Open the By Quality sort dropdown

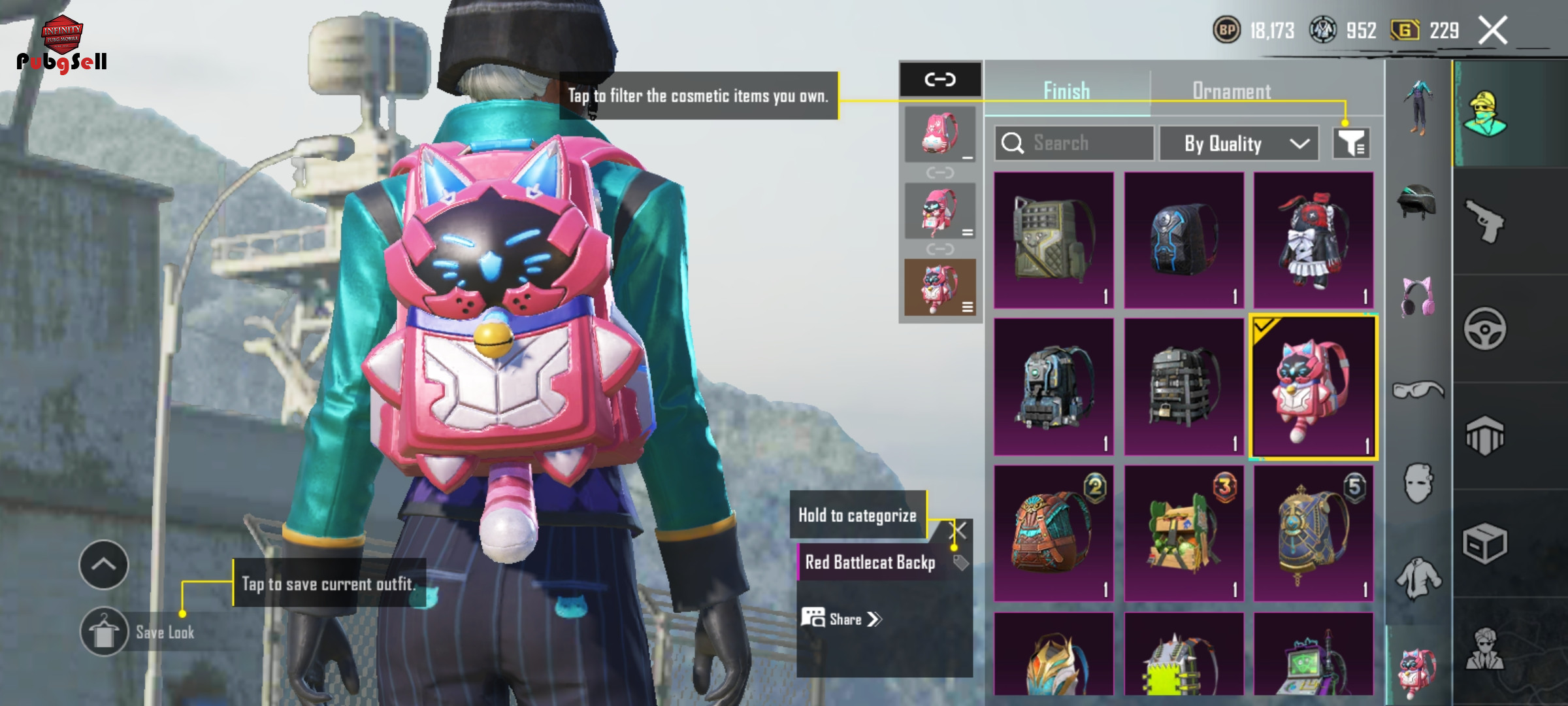click(x=1238, y=143)
